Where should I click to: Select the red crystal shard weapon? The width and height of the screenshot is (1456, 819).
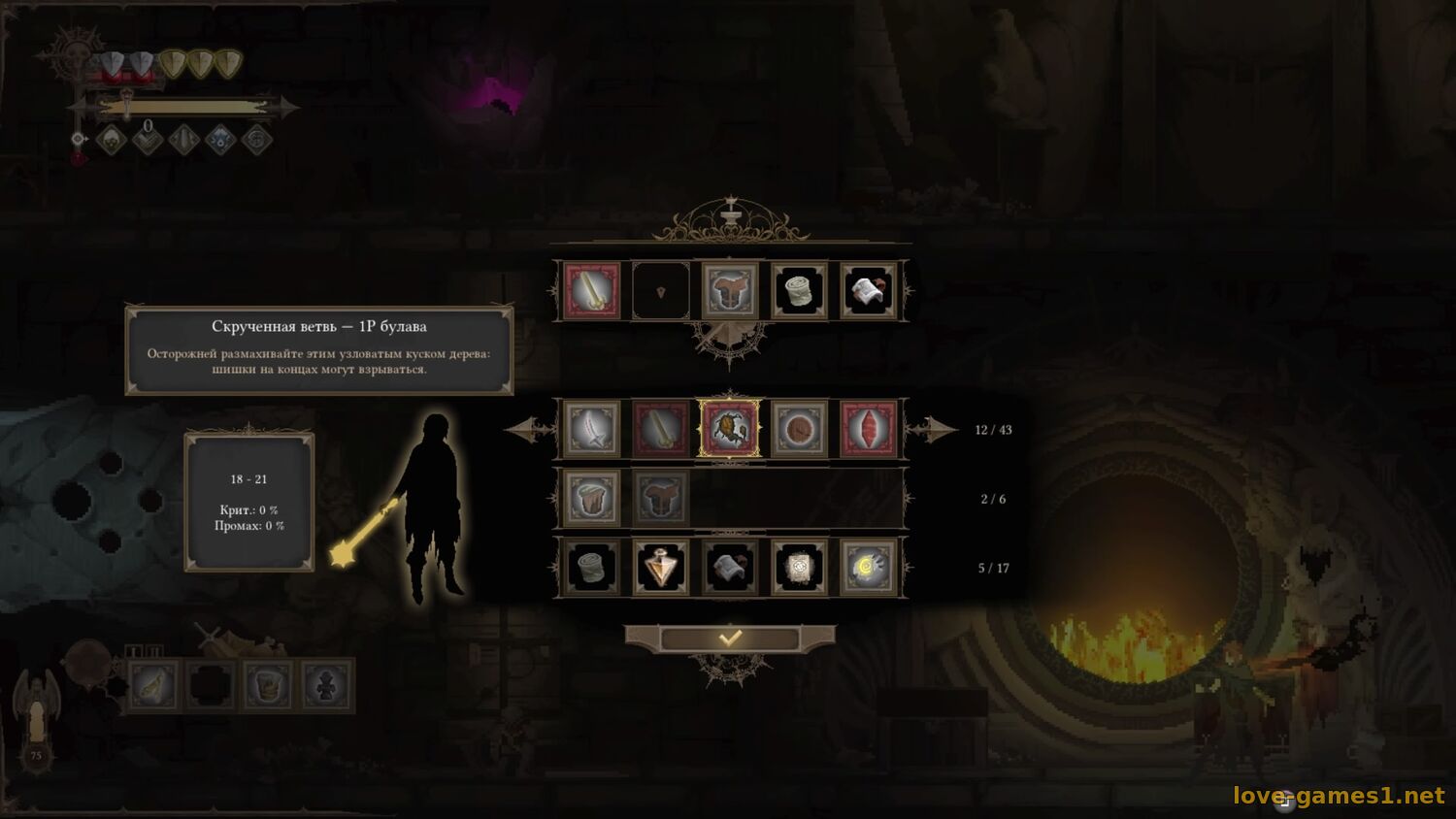tap(868, 429)
